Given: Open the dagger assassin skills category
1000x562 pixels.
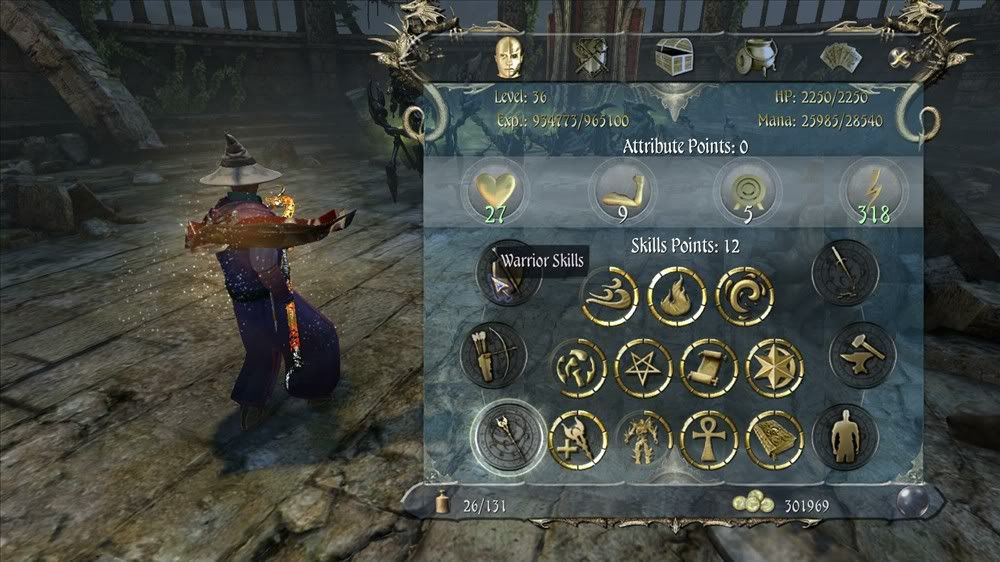Looking at the screenshot, I should tap(845, 272).
